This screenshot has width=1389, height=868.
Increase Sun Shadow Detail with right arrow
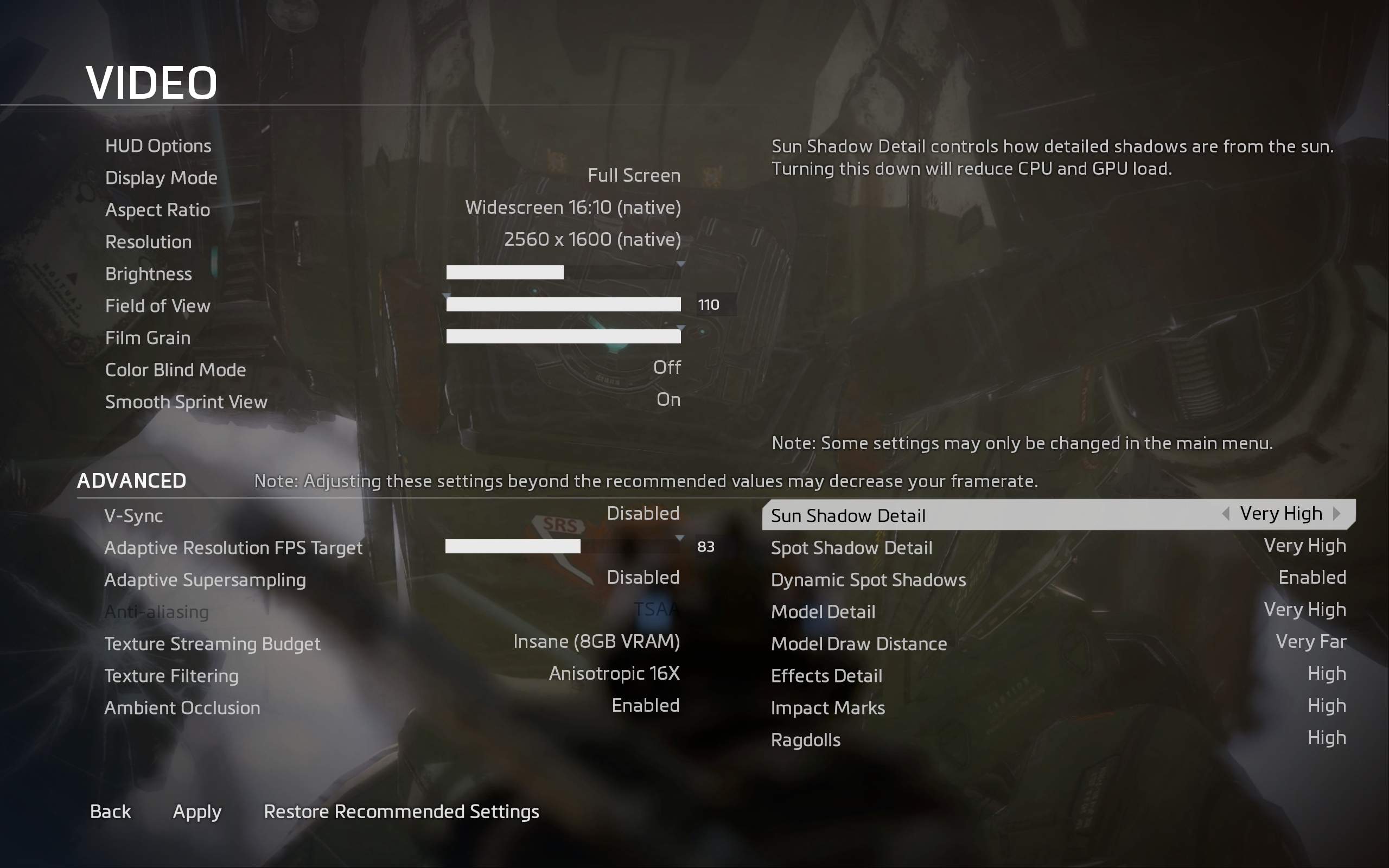point(1337,514)
